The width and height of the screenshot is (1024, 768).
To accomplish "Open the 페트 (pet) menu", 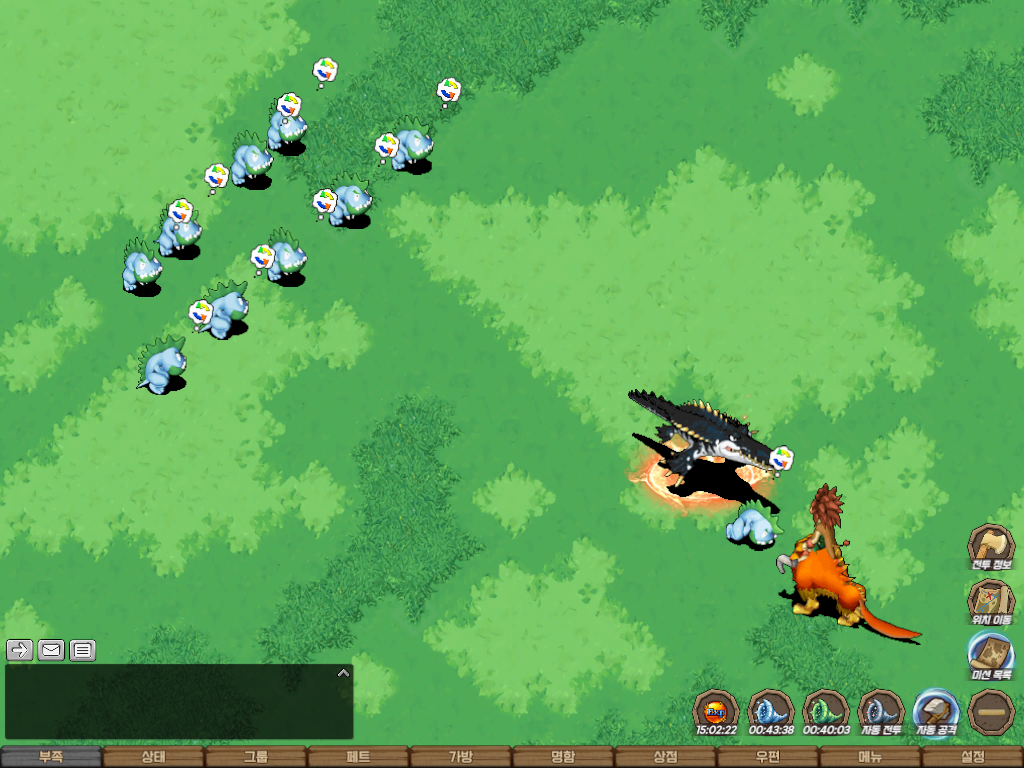I will click(x=358, y=757).
